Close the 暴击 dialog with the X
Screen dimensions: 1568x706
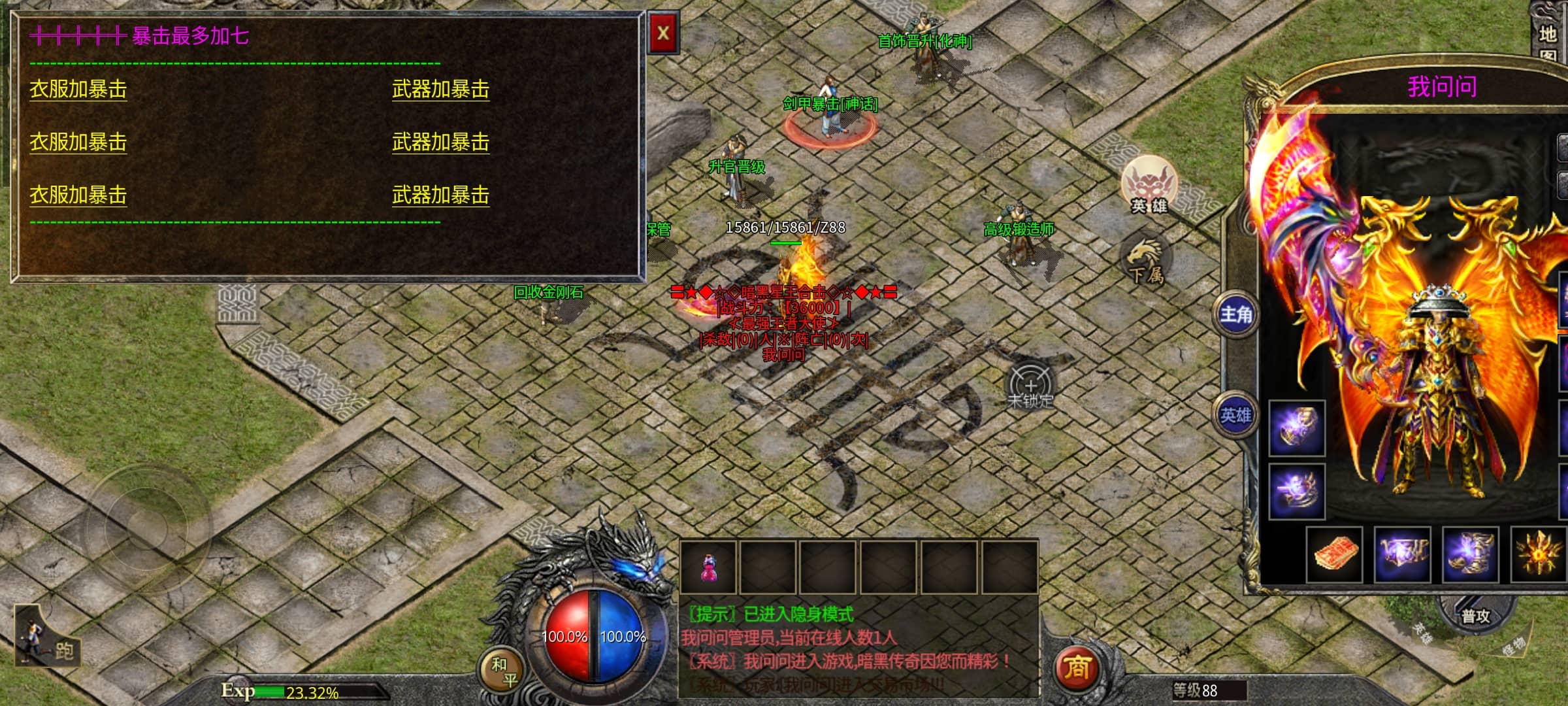[x=663, y=33]
